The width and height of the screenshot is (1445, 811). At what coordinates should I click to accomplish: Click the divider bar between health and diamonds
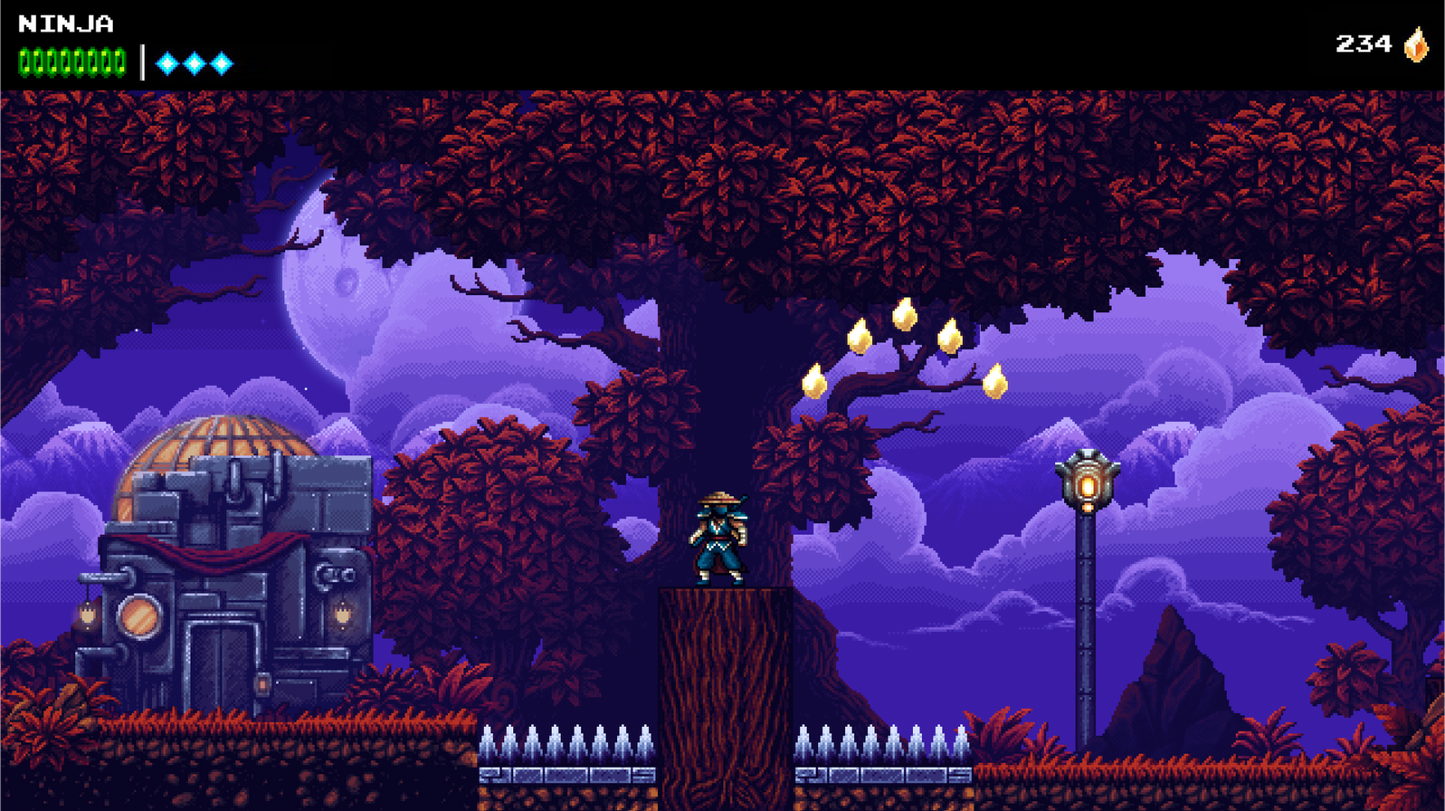(x=141, y=59)
